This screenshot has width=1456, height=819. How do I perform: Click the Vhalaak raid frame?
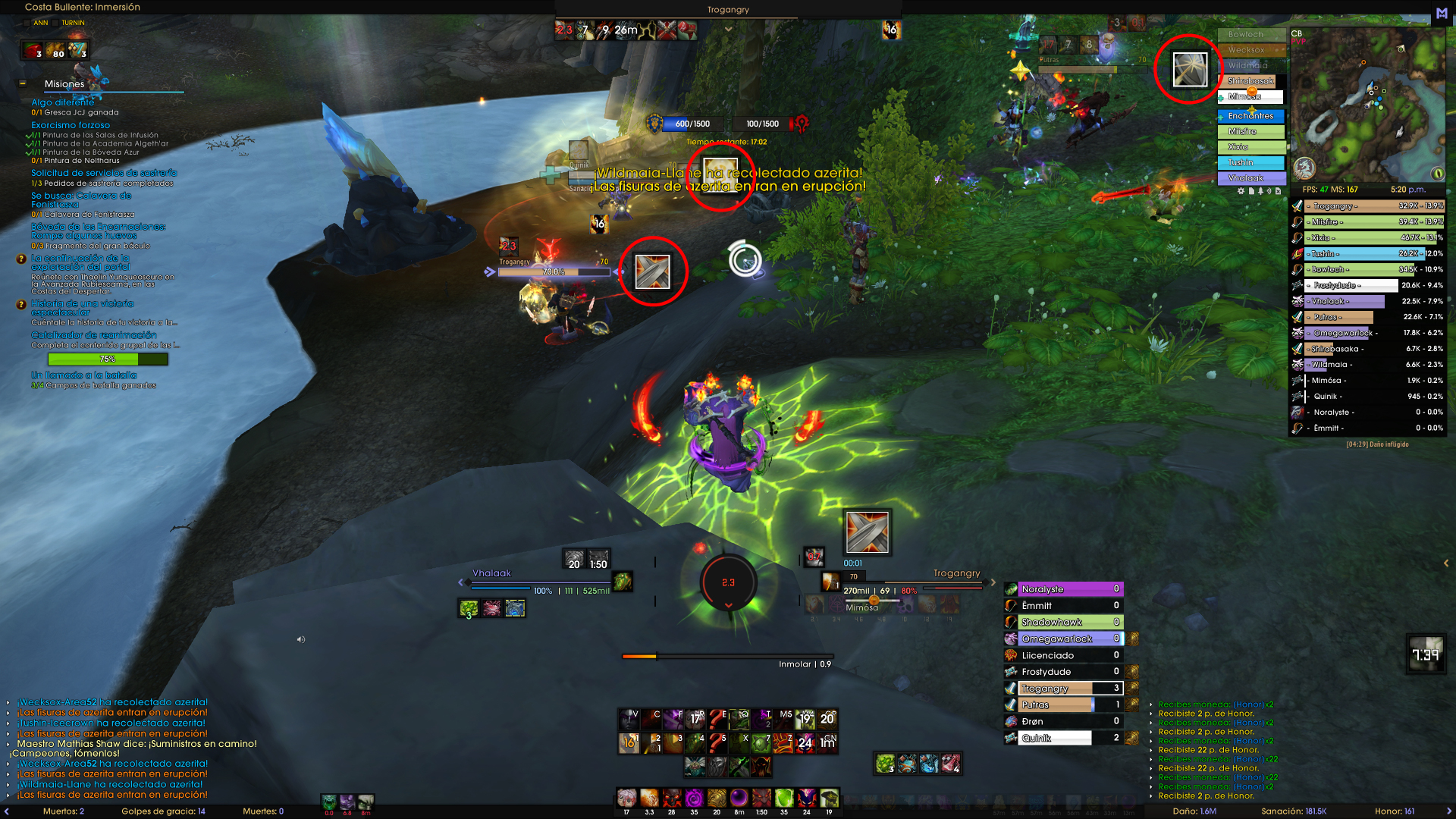[x=1251, y=178]
